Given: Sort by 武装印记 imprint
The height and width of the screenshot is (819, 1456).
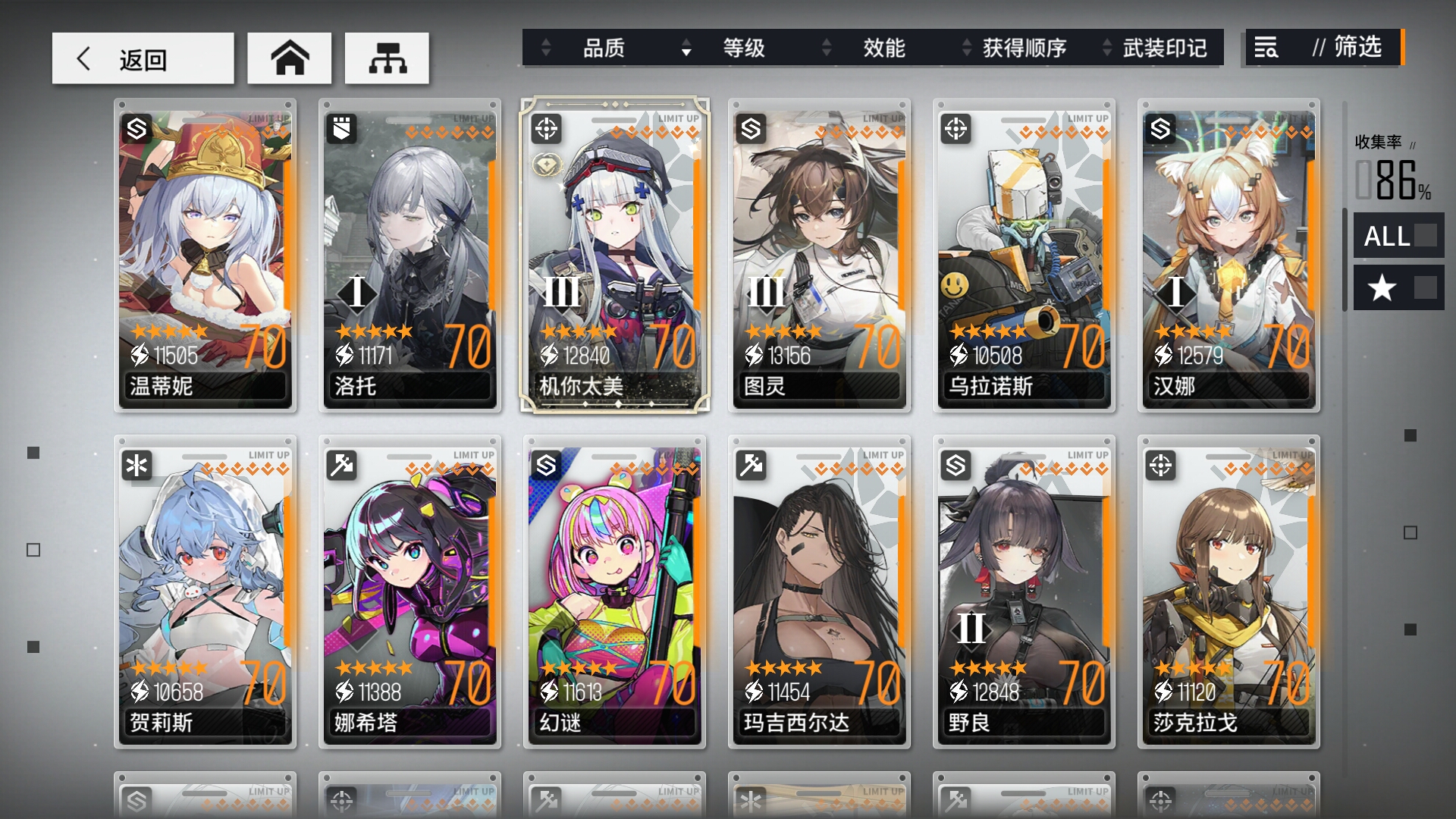Looking at the screenshot, I should click(1164, 48).
